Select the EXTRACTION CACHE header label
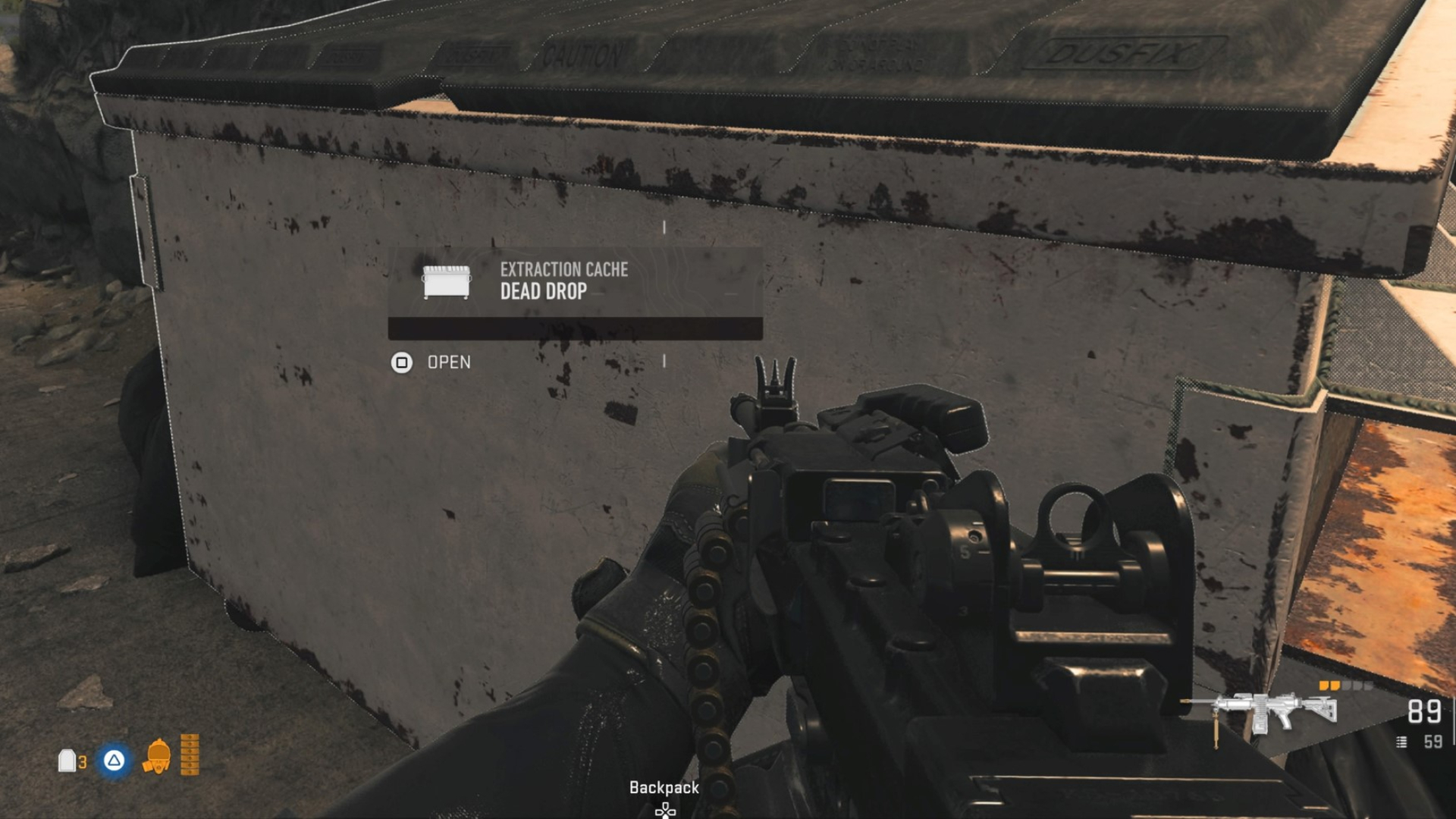 [563, 270]
